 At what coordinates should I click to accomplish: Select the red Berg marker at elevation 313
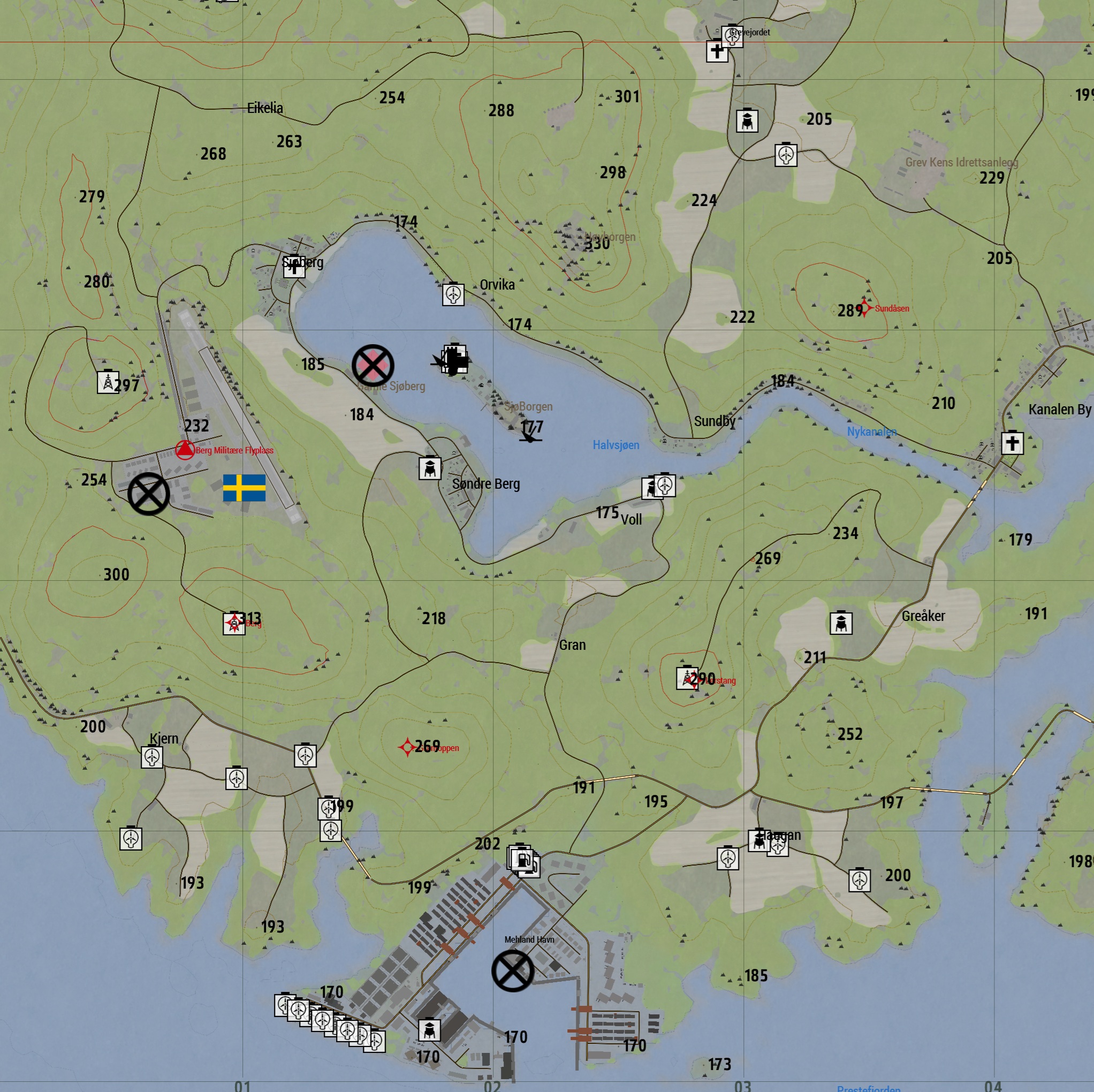click(x=234, y=623)
